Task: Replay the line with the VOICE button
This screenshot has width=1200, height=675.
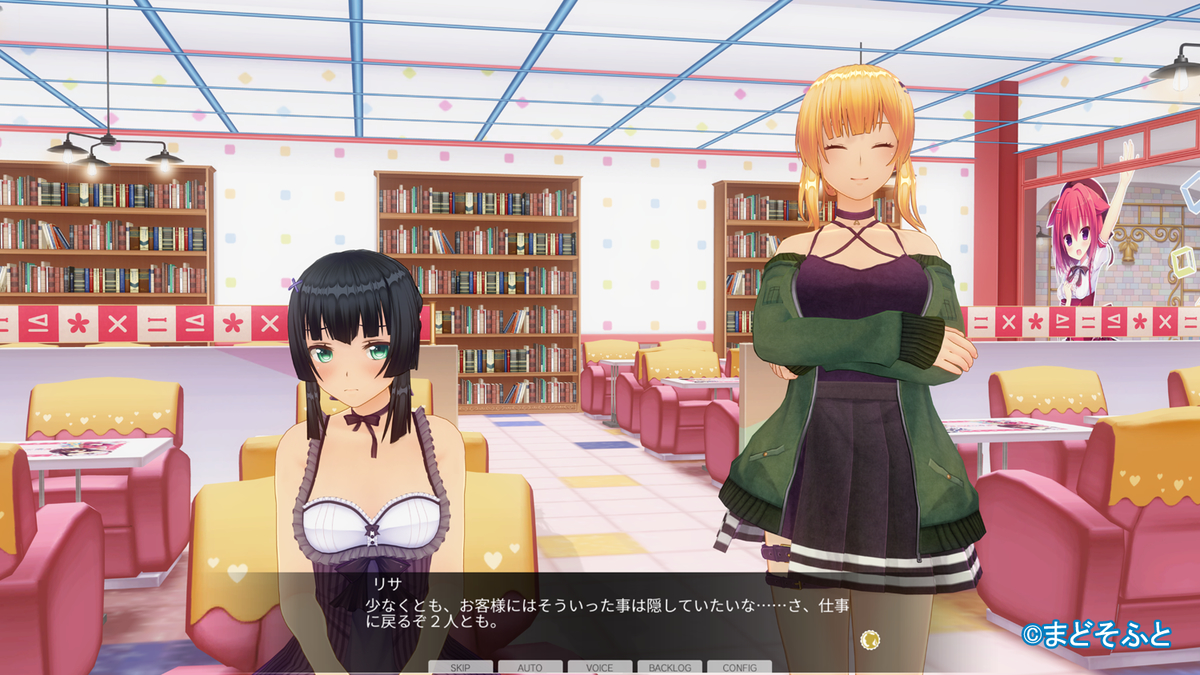Action: pos(600,667)
